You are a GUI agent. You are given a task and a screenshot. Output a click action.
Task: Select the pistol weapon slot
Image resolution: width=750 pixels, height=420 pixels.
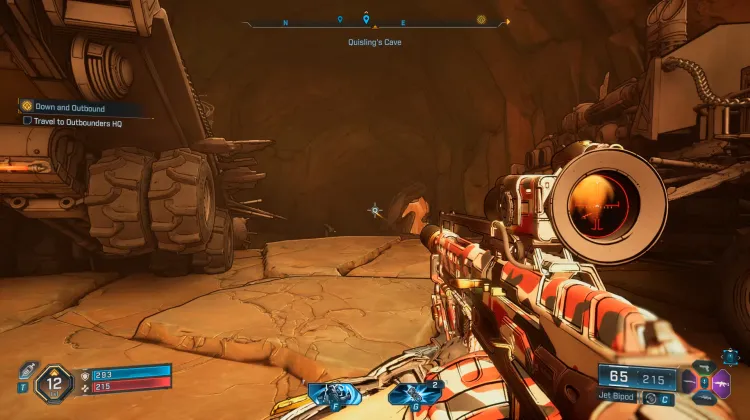pyautogui.click(x=704, y=369)
